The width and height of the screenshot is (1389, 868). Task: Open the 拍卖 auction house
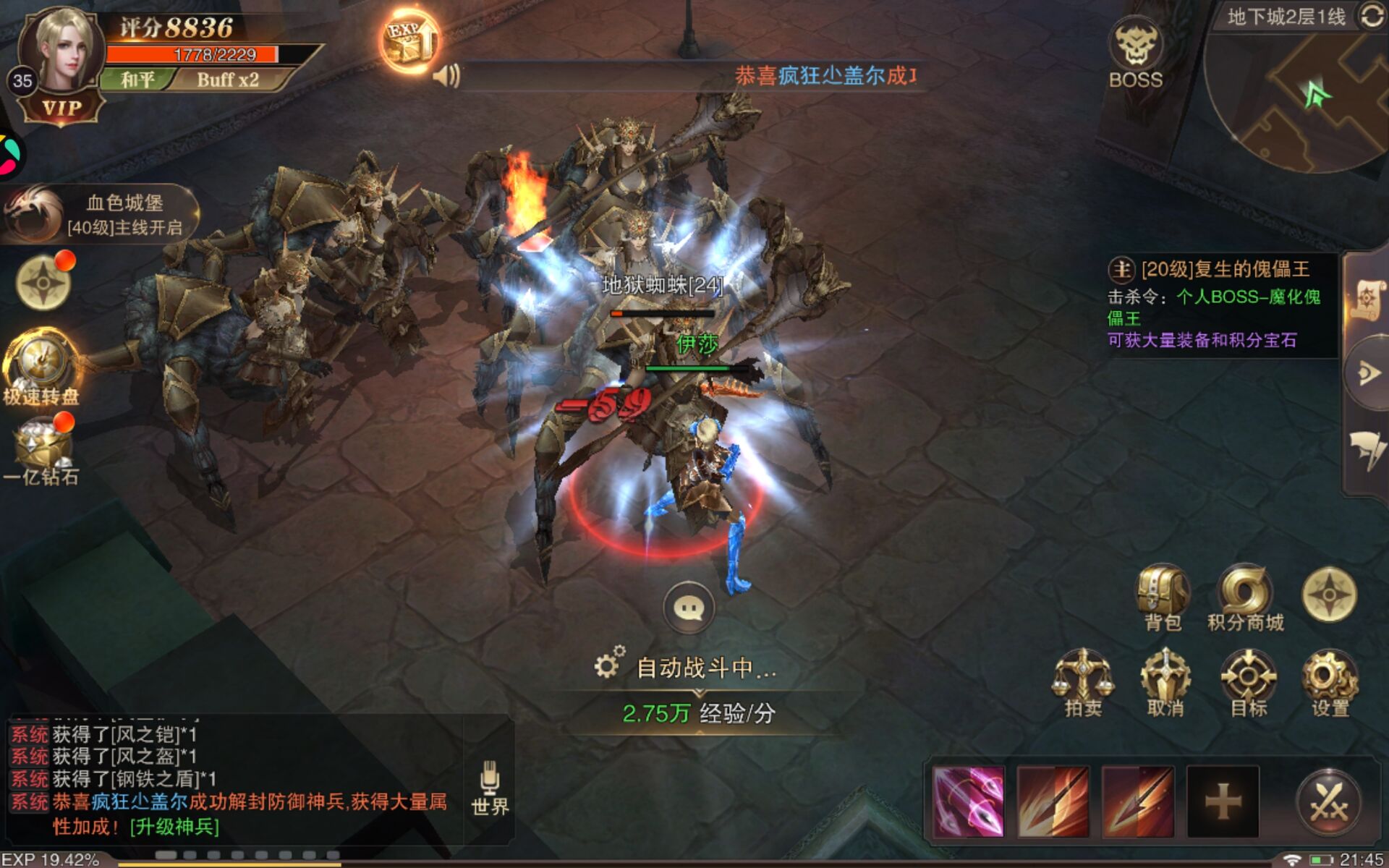click(1082, 681)
